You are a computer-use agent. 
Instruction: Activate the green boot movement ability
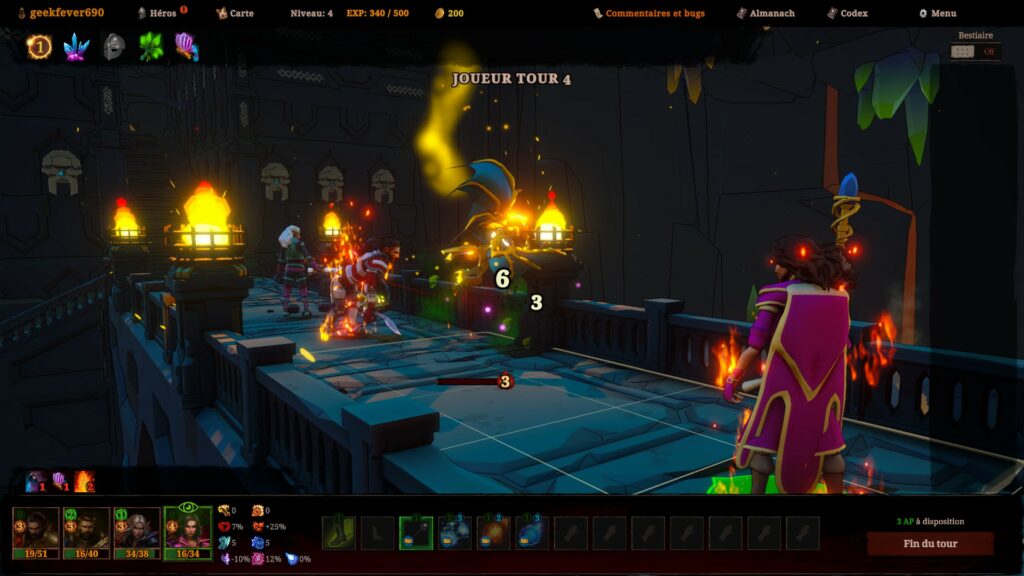(338, 533)
